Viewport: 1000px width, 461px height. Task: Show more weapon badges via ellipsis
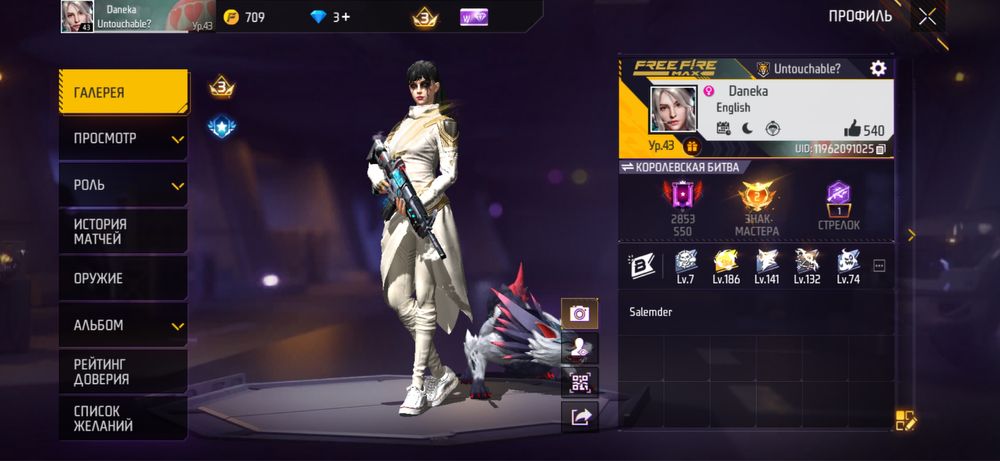(880, 265)
